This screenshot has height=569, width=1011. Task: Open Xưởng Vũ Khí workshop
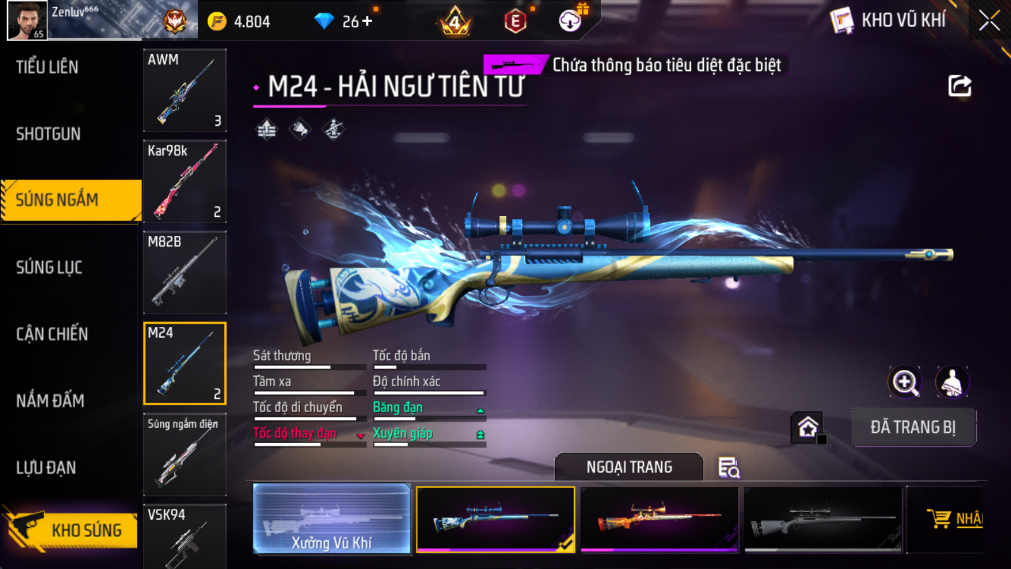tap(332, 519)
